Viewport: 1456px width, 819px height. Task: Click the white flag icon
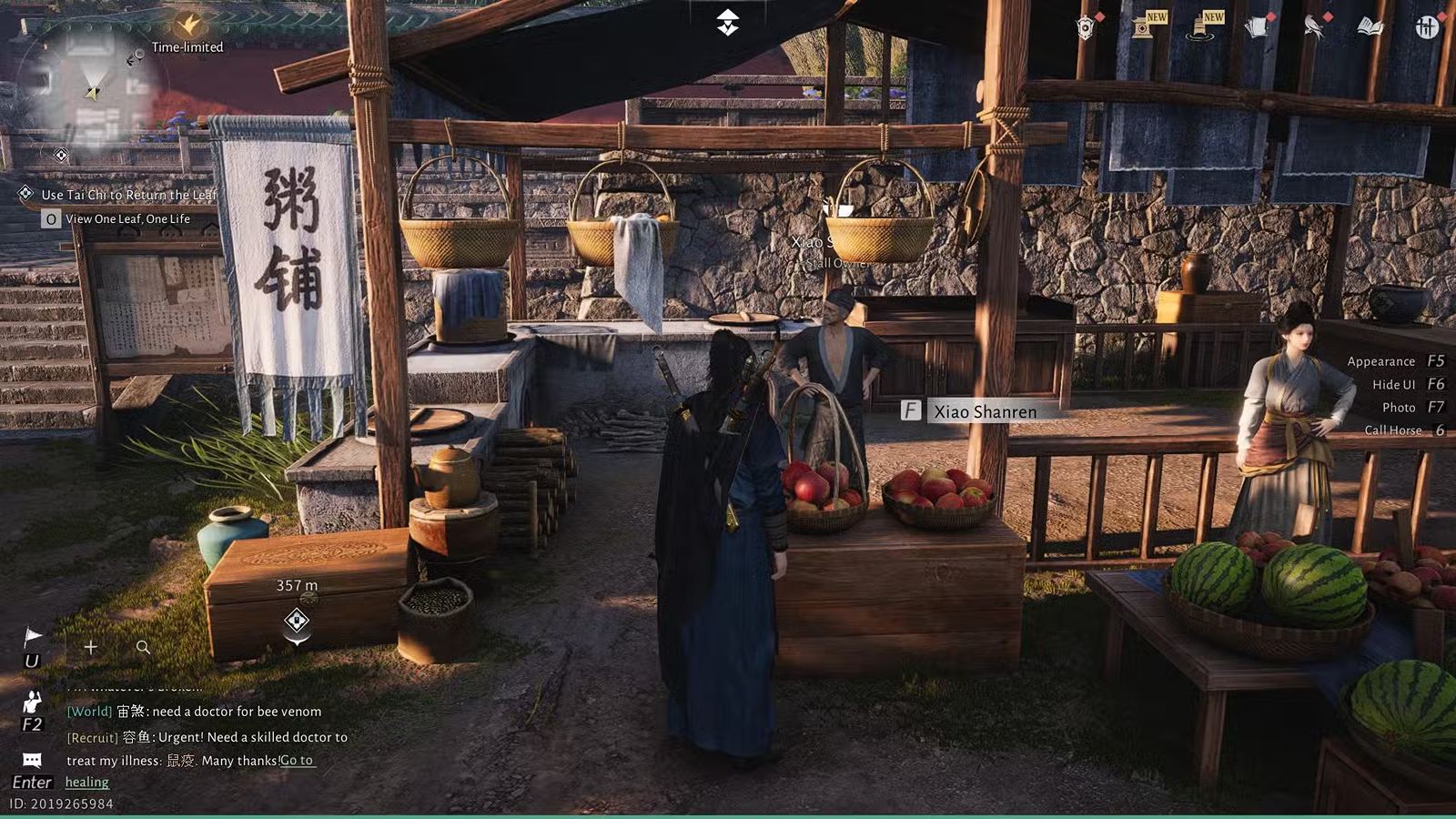click(33, 635)
